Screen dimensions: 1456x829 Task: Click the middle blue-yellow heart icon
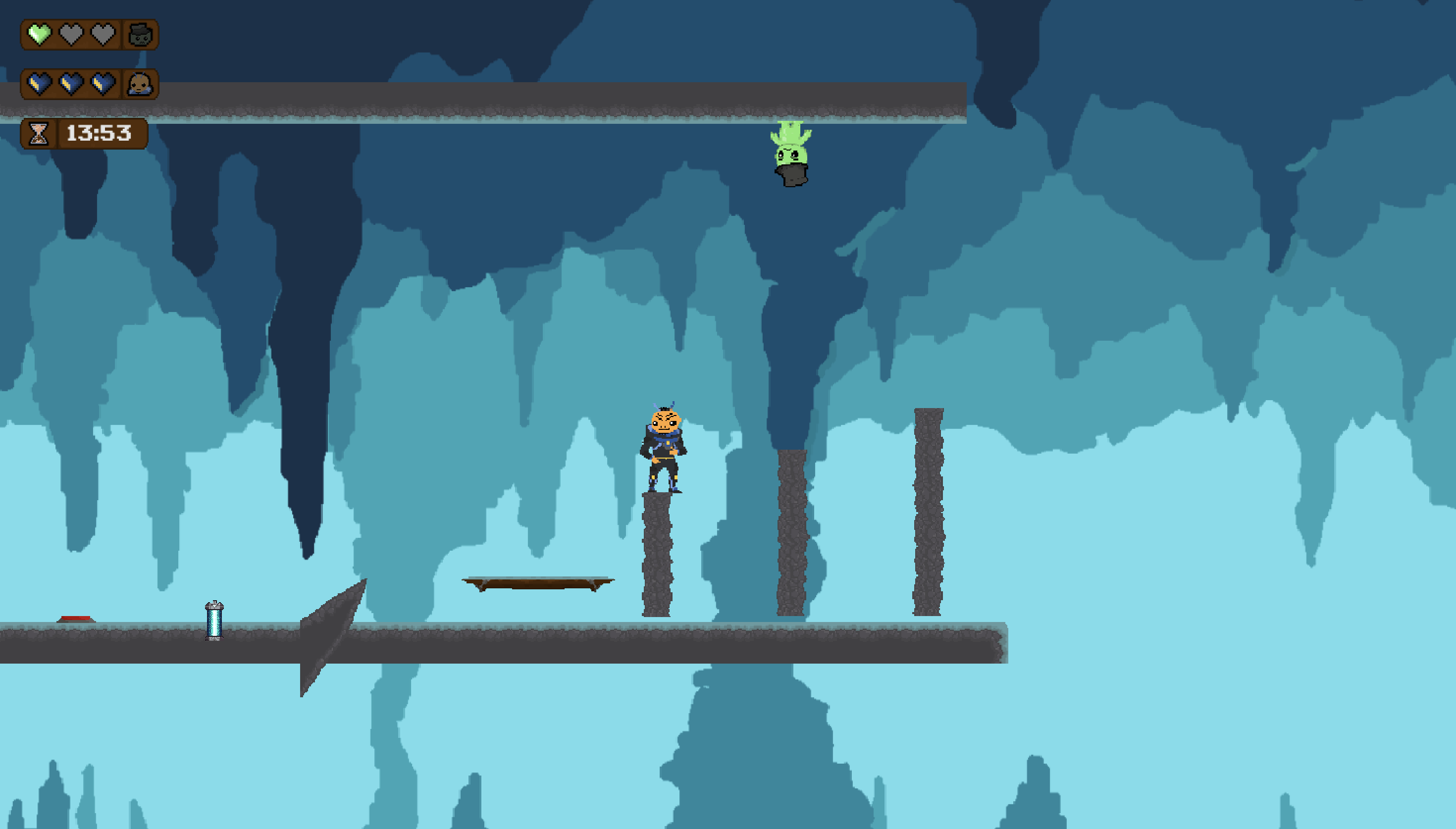(x=72, y=85)
